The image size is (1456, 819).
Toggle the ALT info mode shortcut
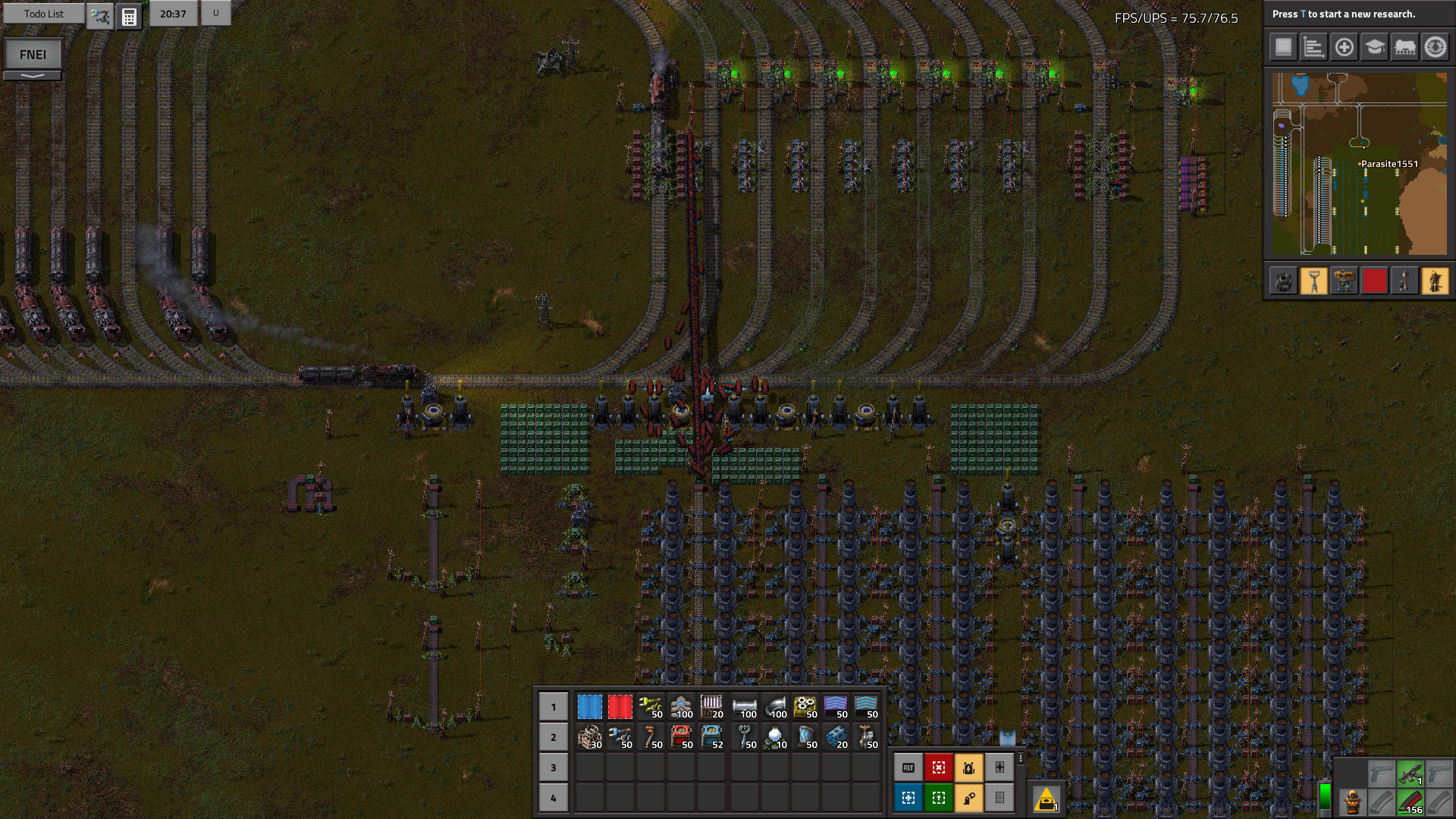click(x=908, y=767)
